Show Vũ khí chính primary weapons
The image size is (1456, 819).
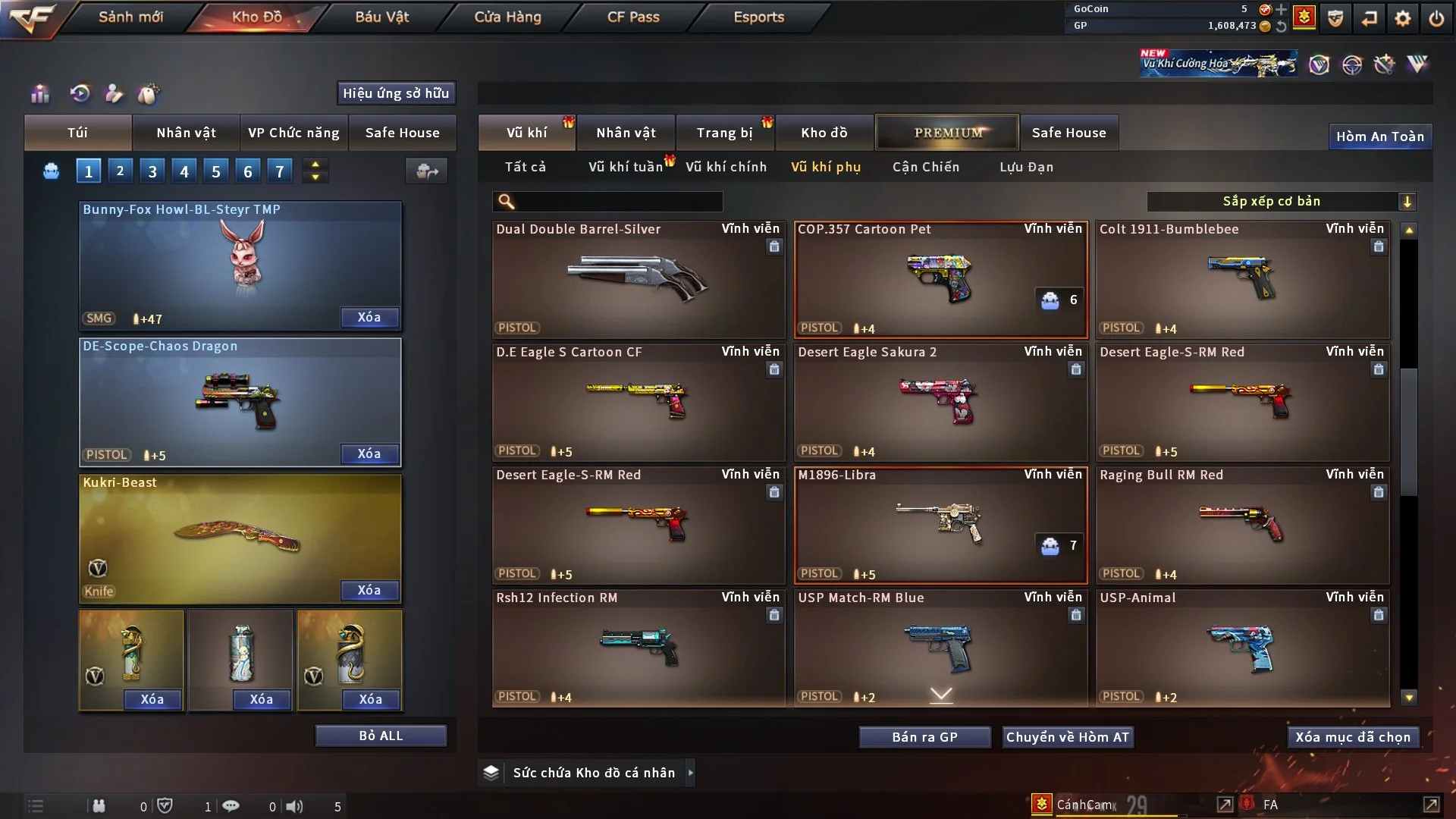(x=726, y=167)
